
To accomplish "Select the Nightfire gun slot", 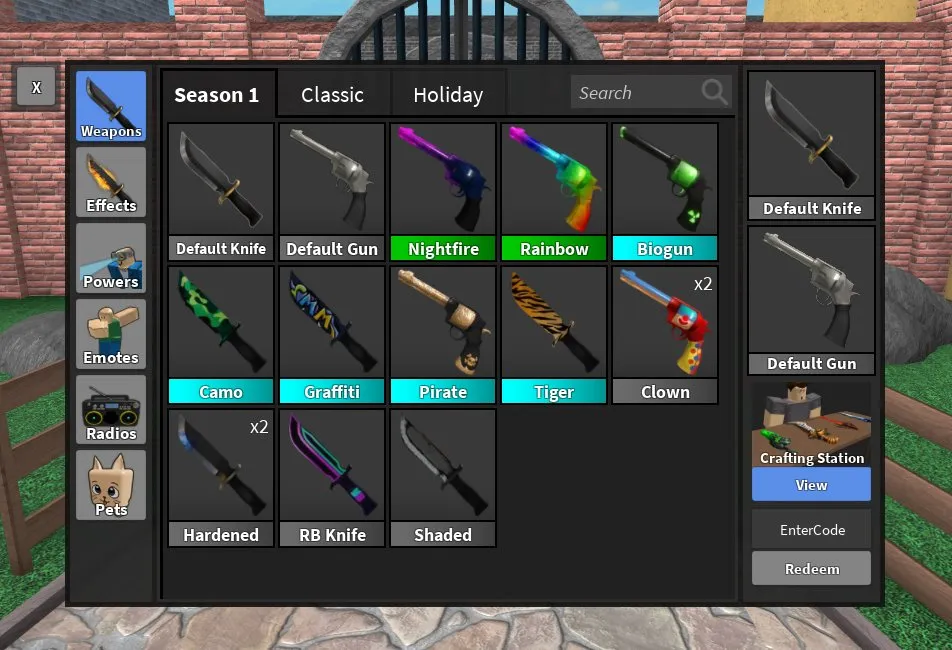I will point(443,192).
